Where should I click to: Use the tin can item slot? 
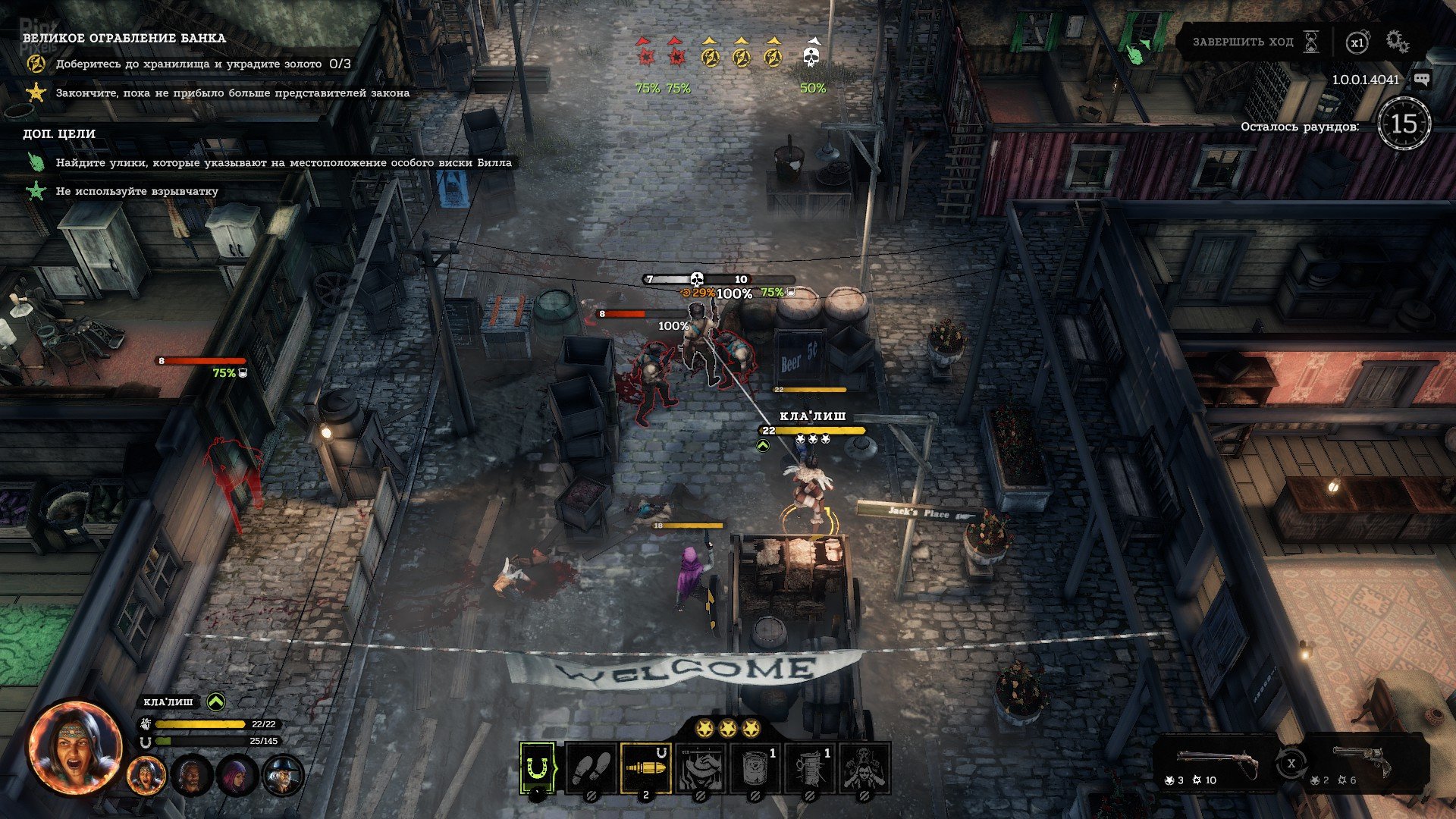click(x=755, y=768)
